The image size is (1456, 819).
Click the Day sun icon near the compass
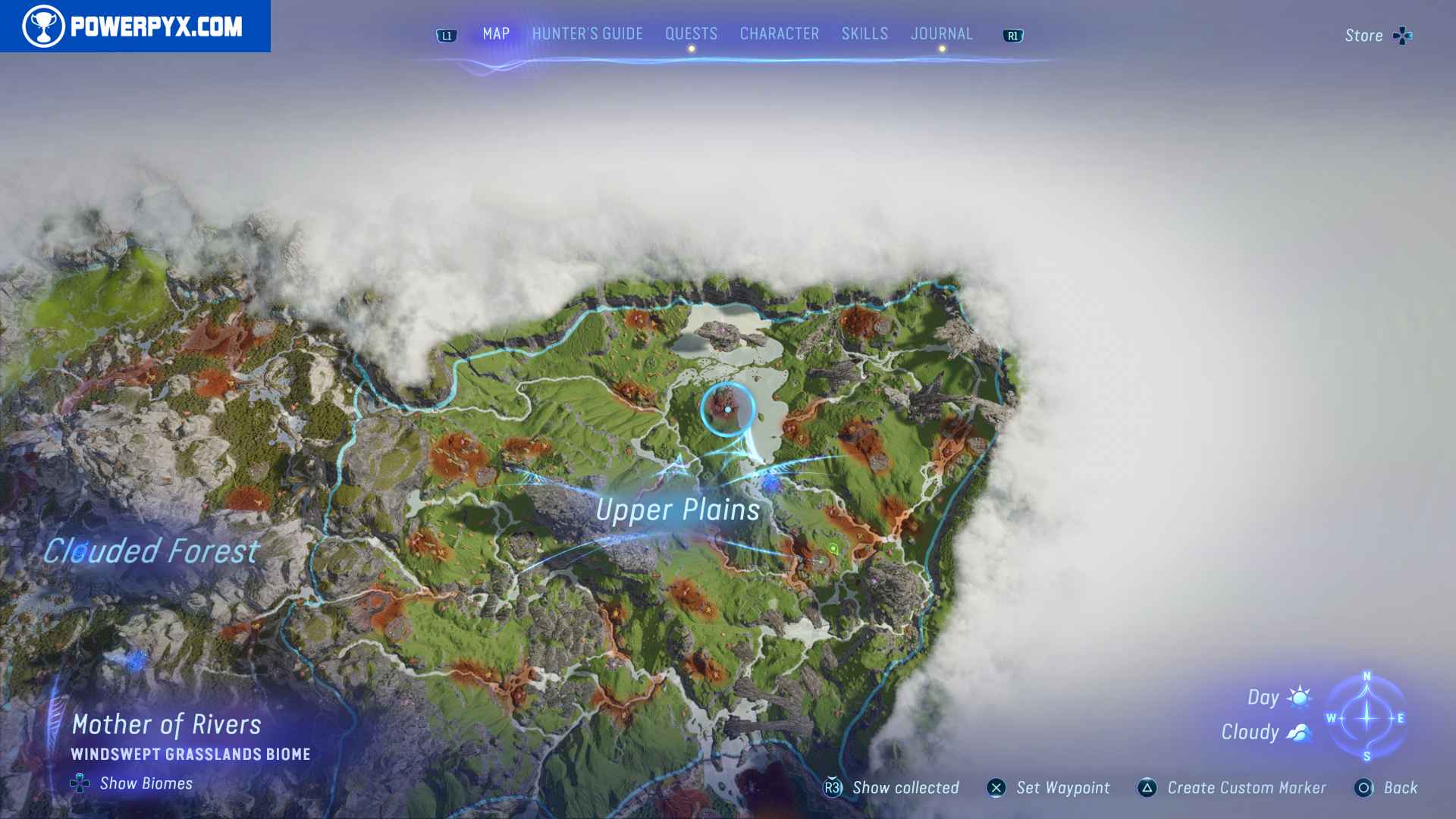click(x=1298, y=697)
